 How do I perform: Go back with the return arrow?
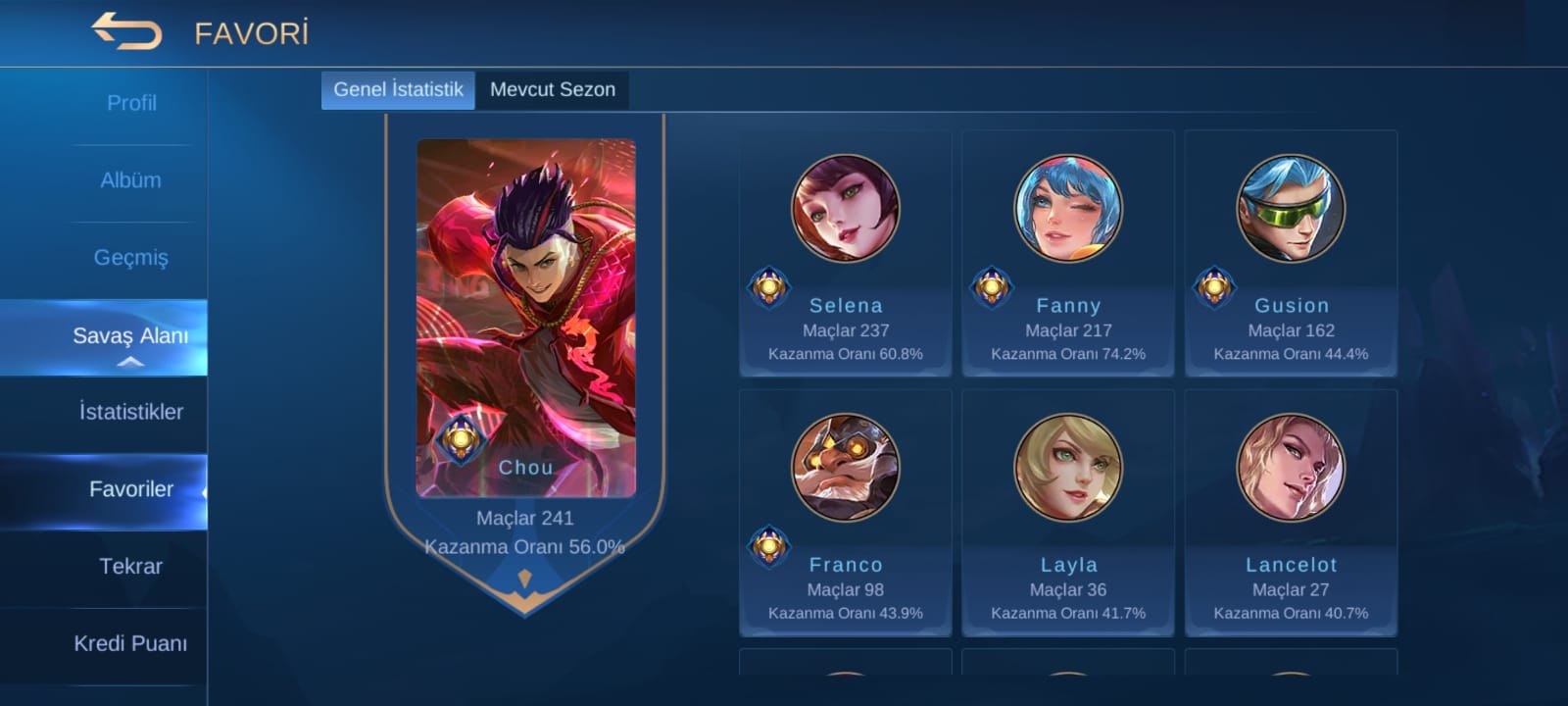pyautogui.click(x=126, y=31)
